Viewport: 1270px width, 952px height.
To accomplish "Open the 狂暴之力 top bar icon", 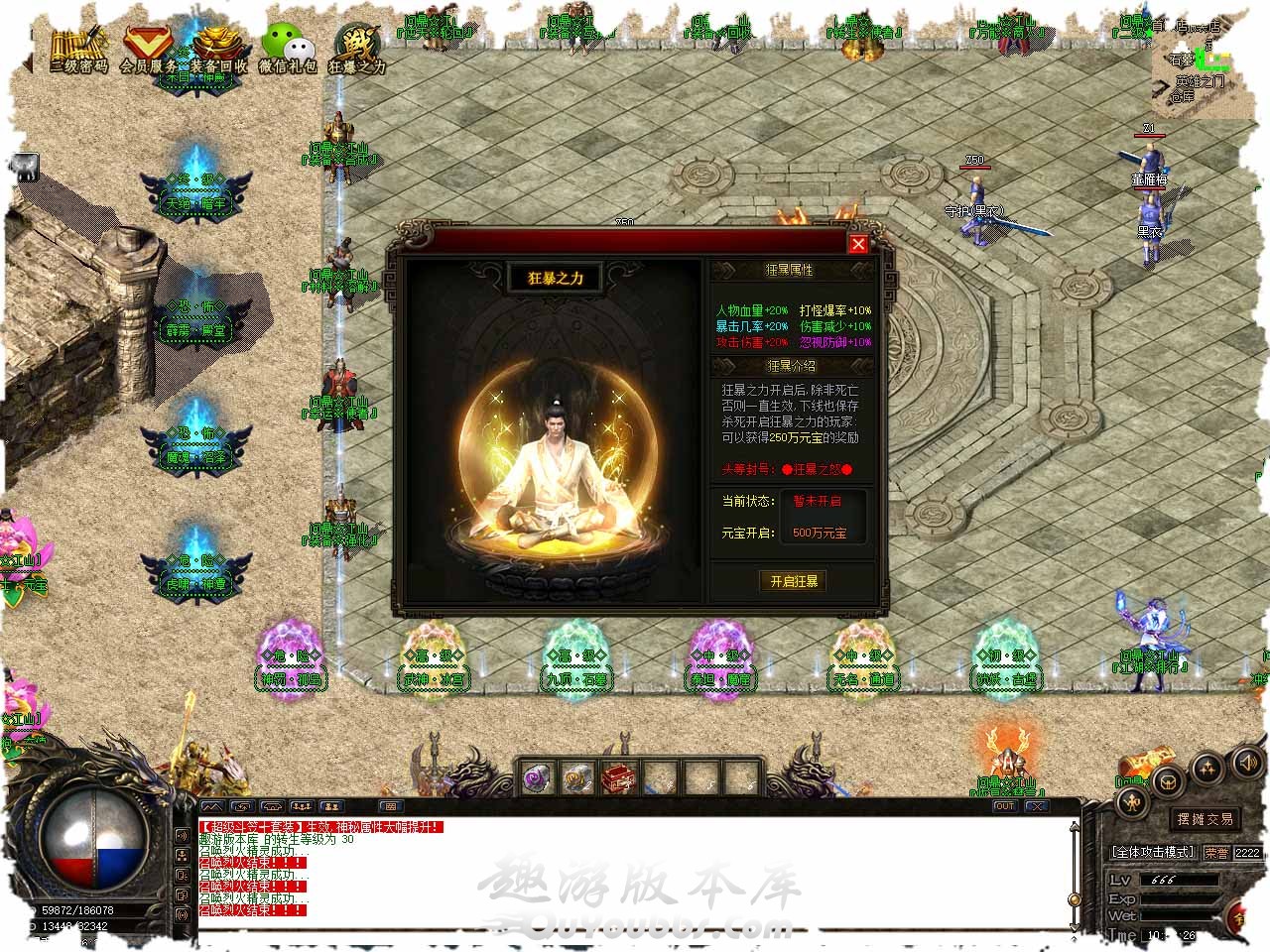I will 357,50.
